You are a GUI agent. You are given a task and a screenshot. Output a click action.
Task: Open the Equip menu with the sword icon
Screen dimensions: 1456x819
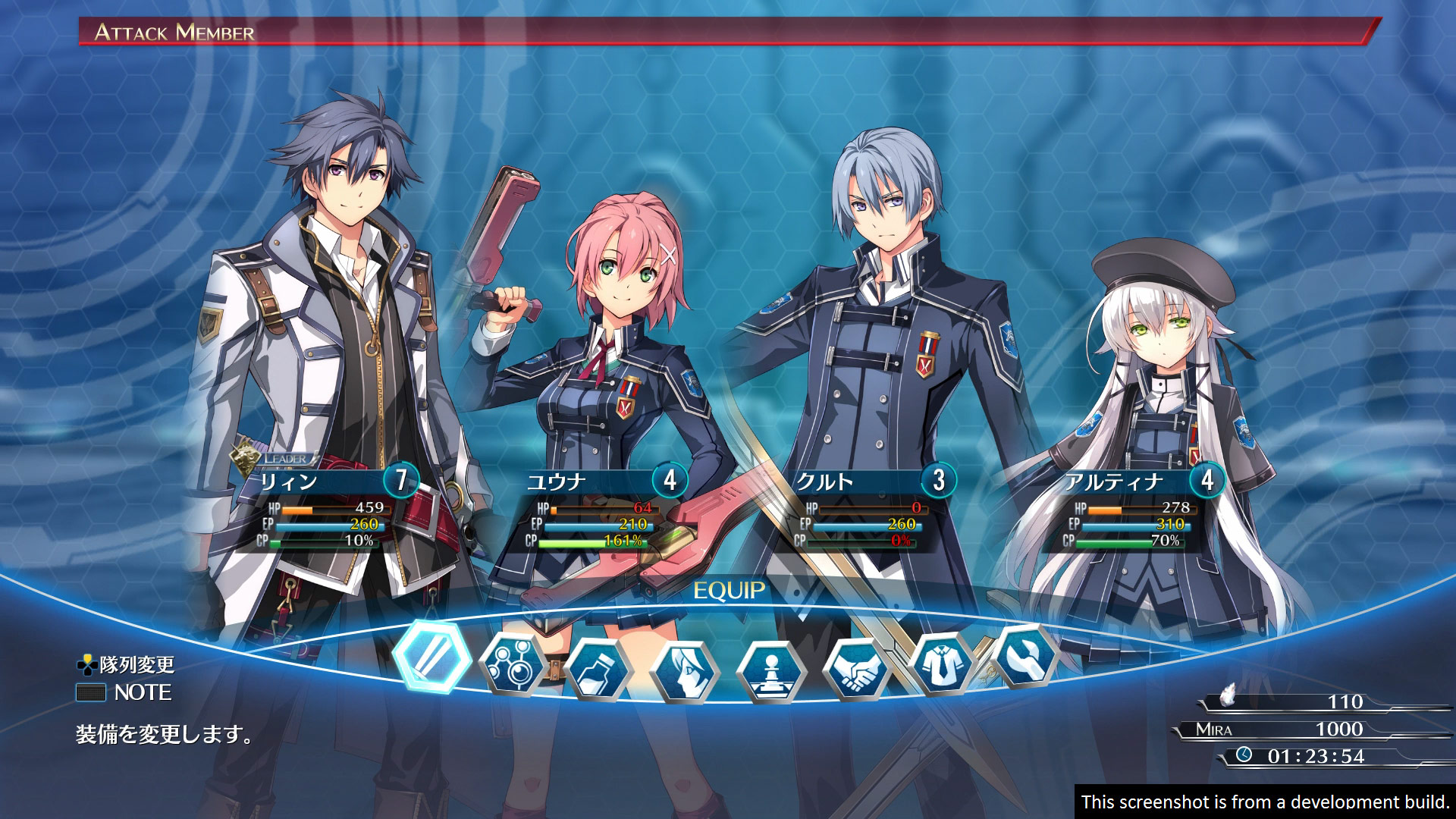coord(431,657)
